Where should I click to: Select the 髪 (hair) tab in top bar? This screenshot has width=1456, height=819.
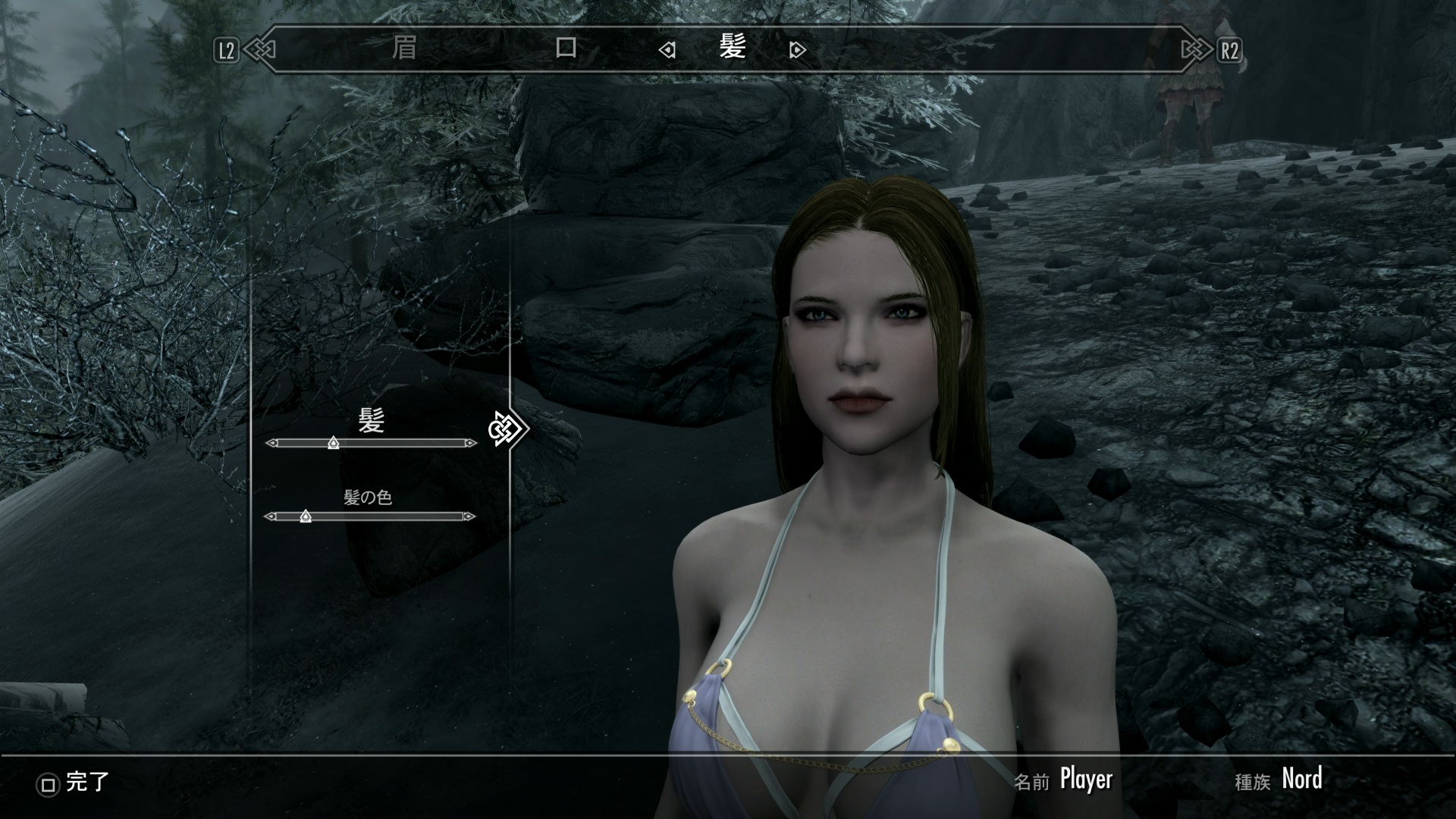(x=733, y=49)
